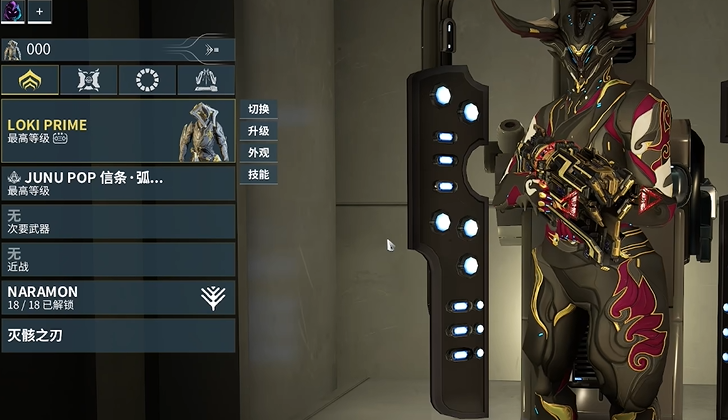Viewport: 728px width, 420px height.
Task: Switch to the companion sentinel tab
Action: (x=88, y=80)
